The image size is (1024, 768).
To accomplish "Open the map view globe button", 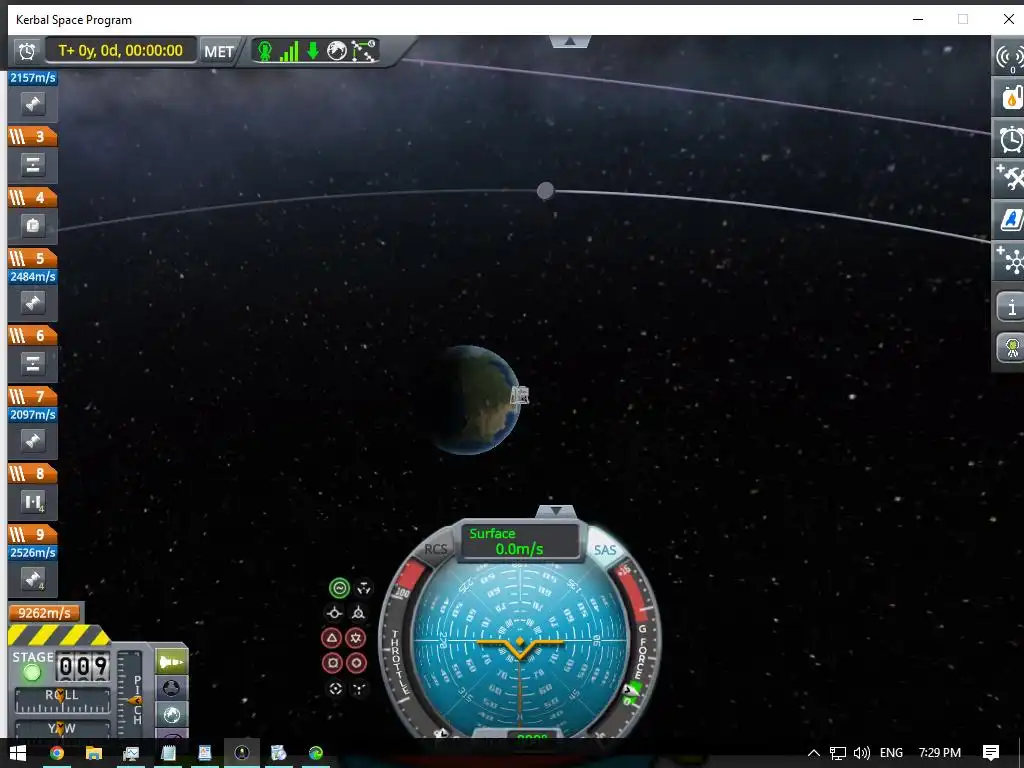I will pyautogui.click(x=172, y=714).
